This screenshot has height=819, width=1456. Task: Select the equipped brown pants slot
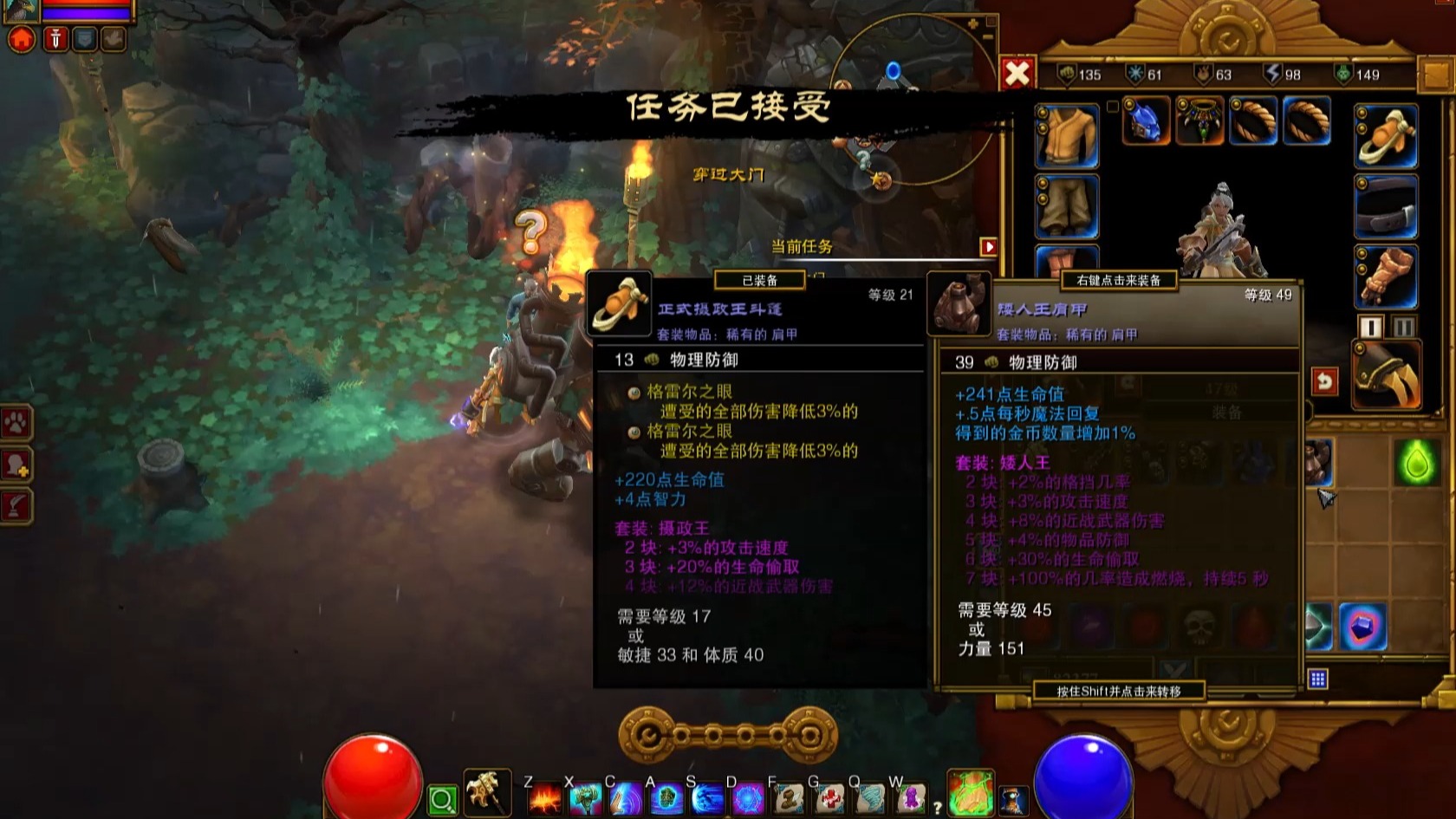tap(1066, 206)
